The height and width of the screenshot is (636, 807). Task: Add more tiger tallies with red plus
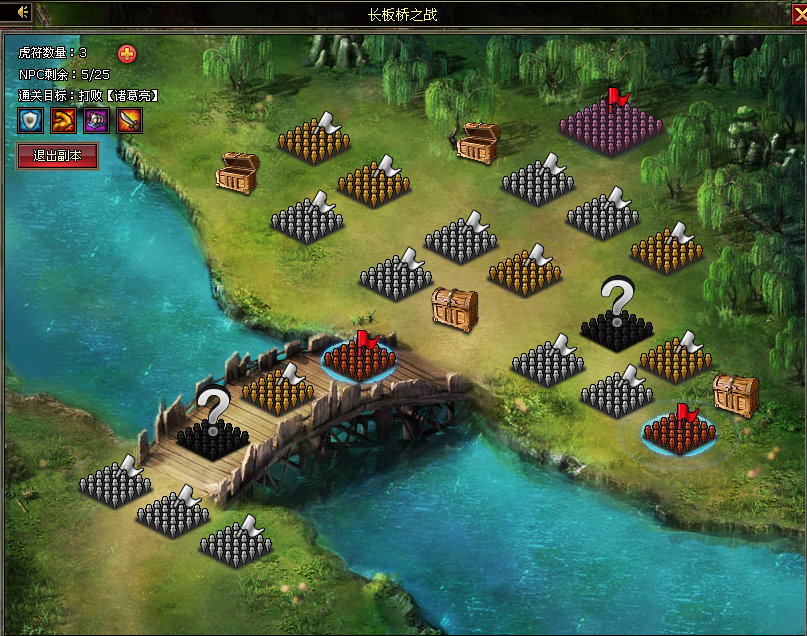[x=127, y=54]
